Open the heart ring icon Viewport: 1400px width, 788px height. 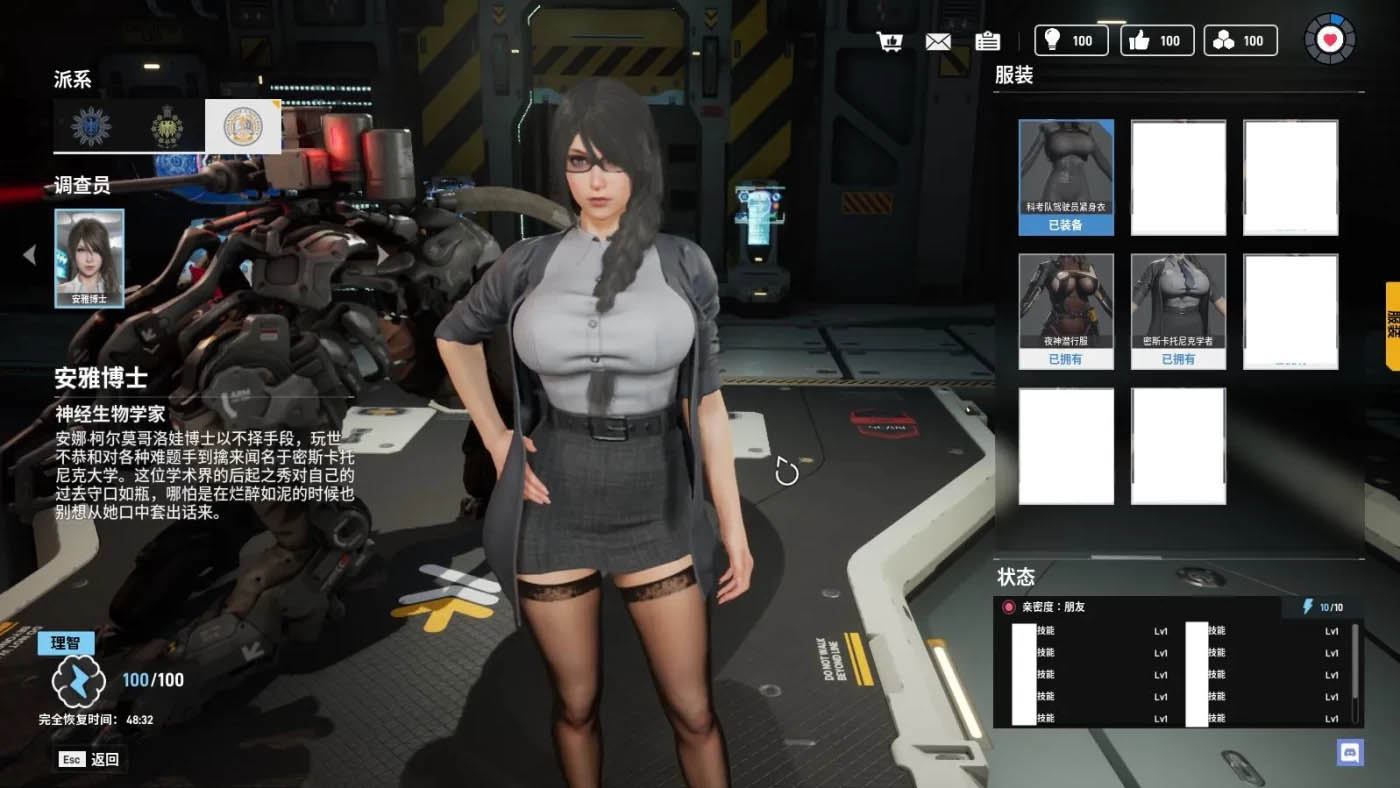(1329, 40)
